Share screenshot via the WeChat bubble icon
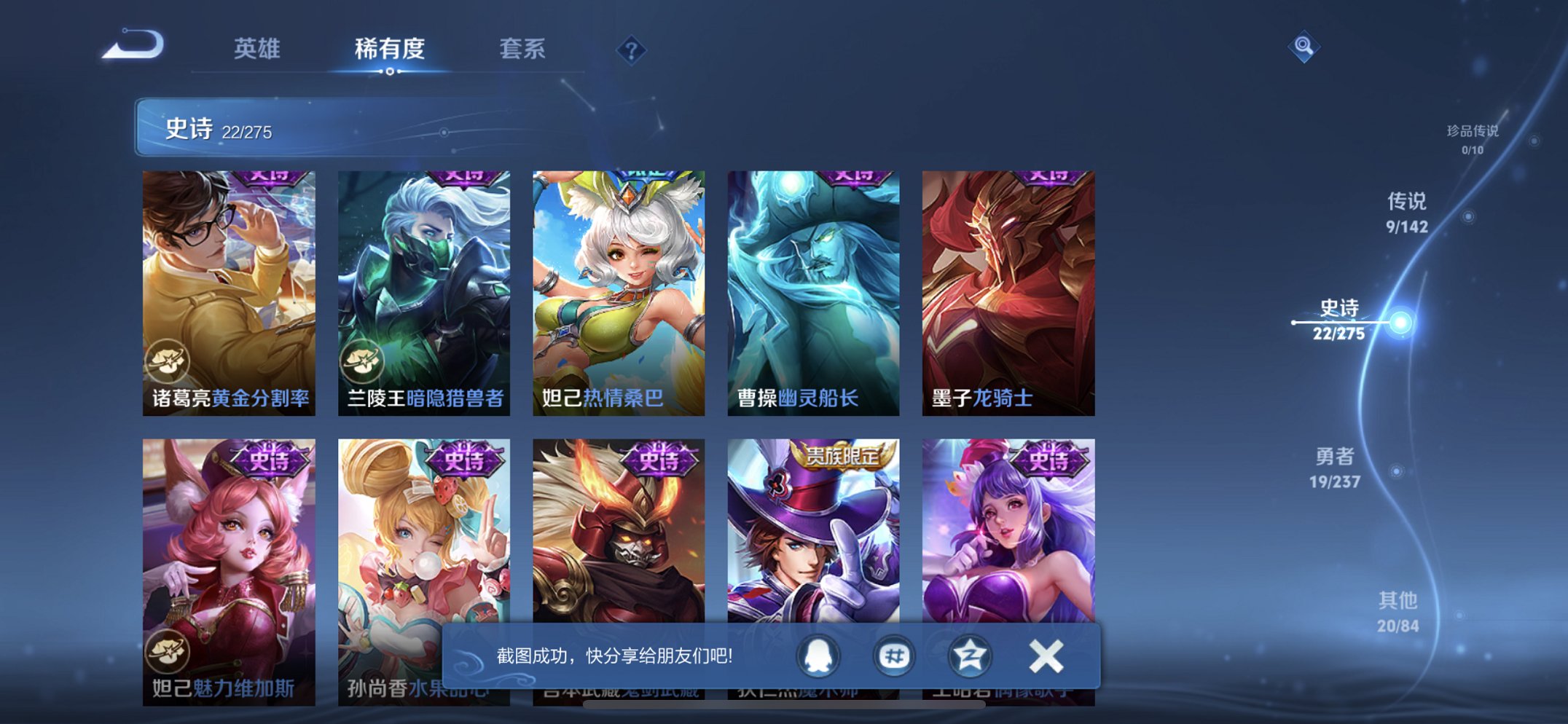This screenshot has height=724, width=1568. tap(893, 655)
